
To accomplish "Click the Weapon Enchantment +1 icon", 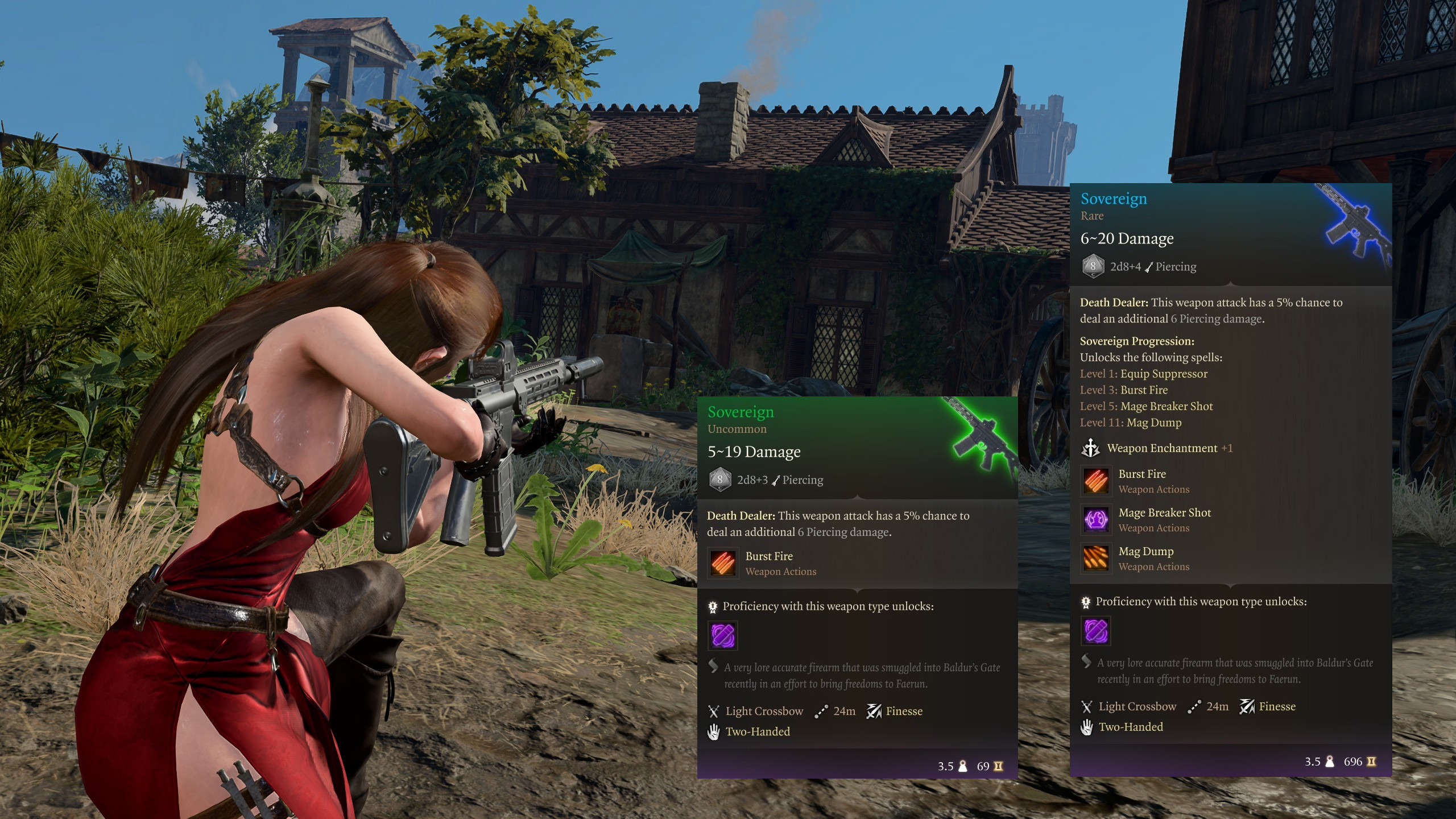I will tap(1090, 448).
